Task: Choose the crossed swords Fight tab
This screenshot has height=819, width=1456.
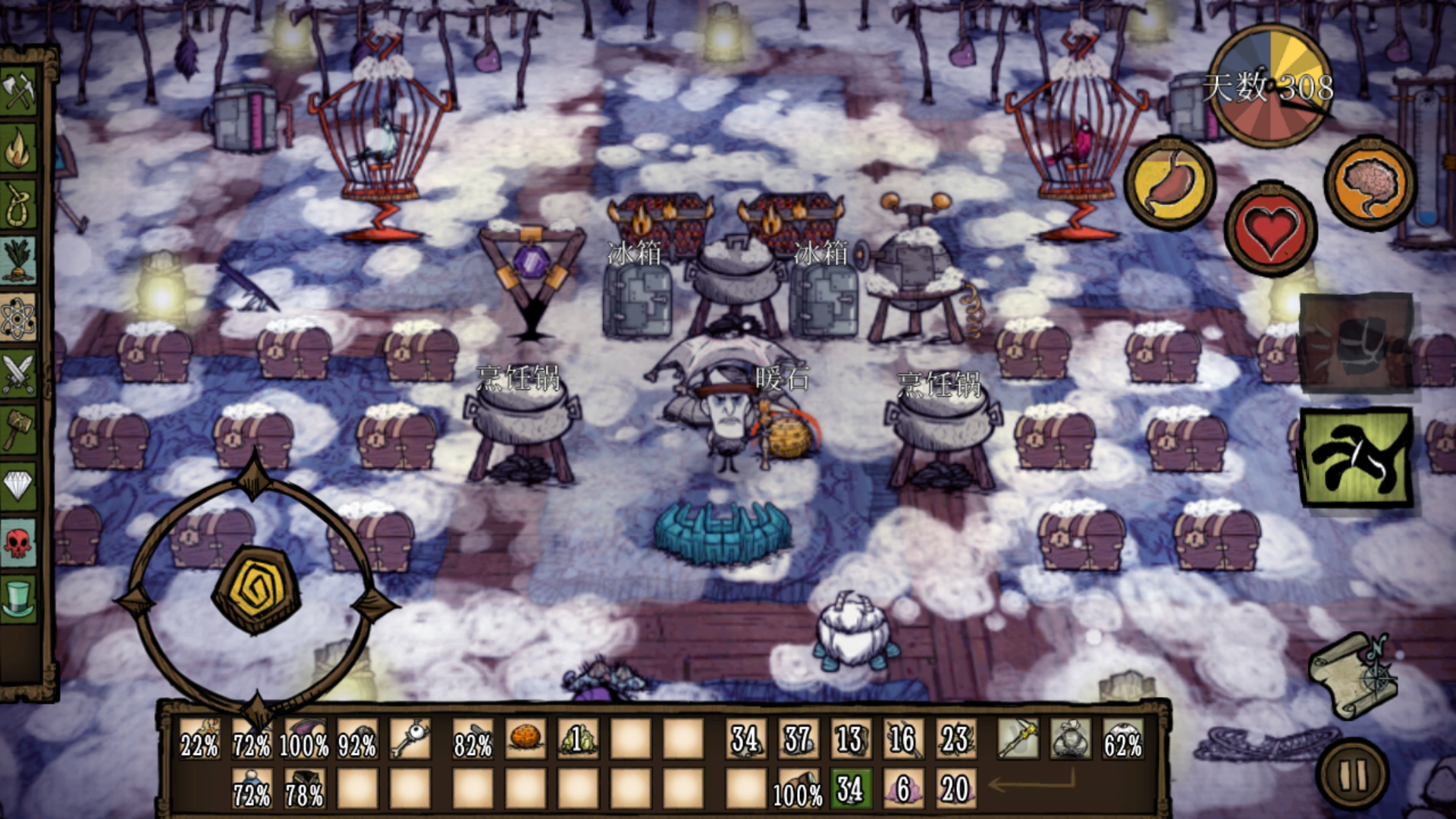Action: (19, 374)
